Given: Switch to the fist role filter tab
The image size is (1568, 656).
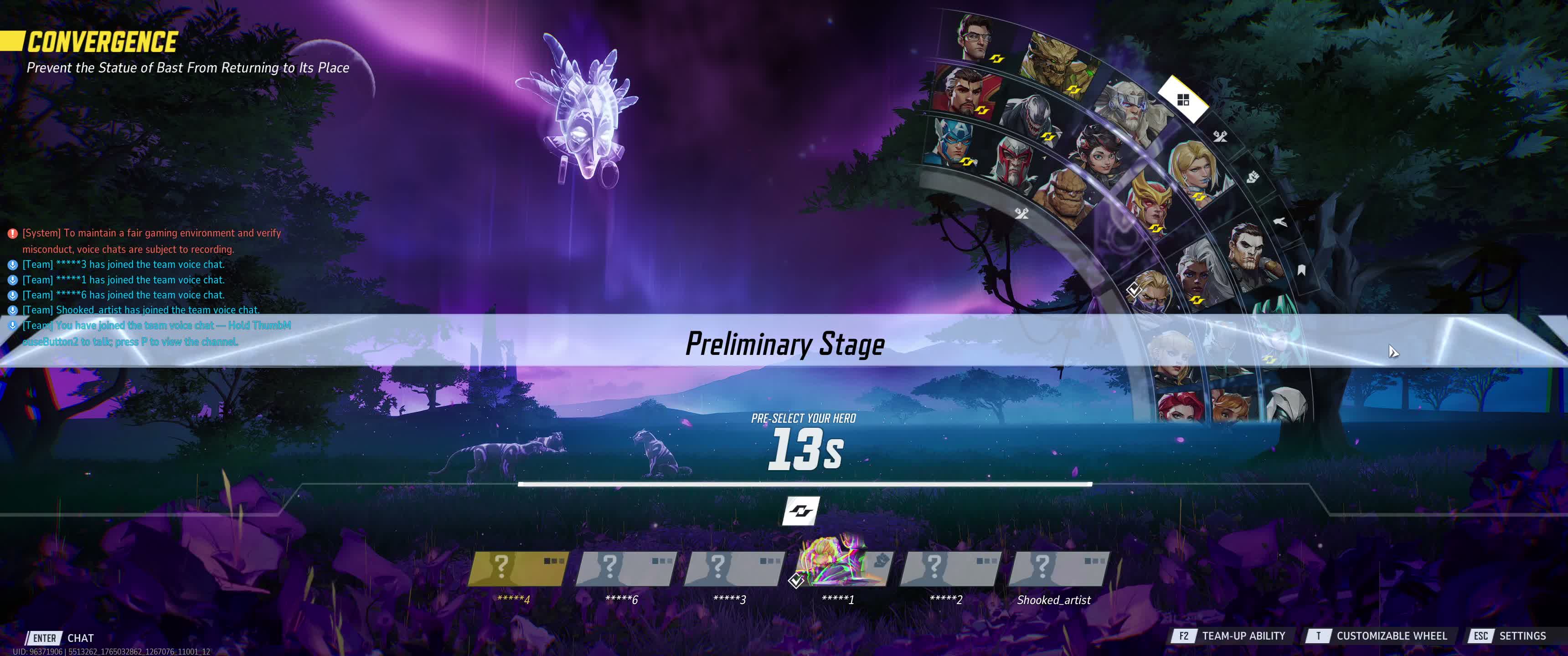Looking at the screenshot, I should click(1252, 177).
